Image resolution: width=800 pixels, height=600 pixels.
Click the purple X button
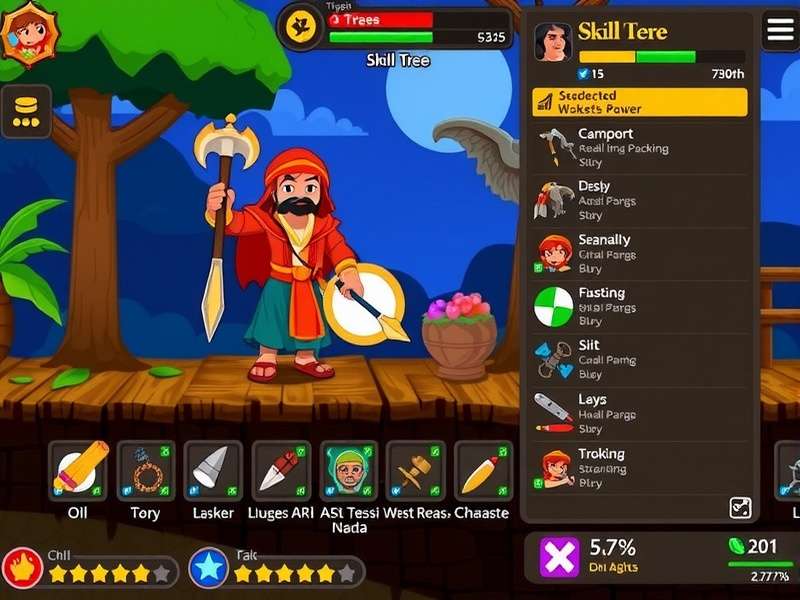point(560,557)
